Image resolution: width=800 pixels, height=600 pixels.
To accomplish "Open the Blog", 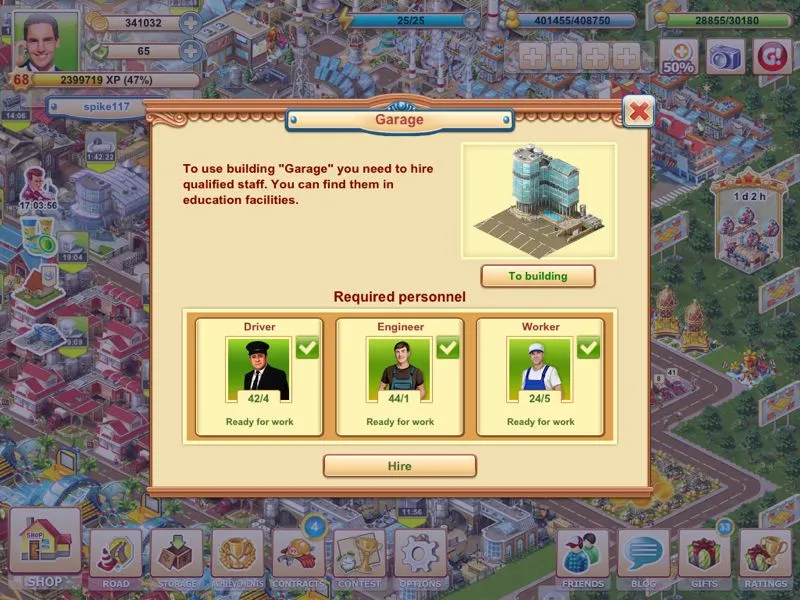I will pos(644,556).
